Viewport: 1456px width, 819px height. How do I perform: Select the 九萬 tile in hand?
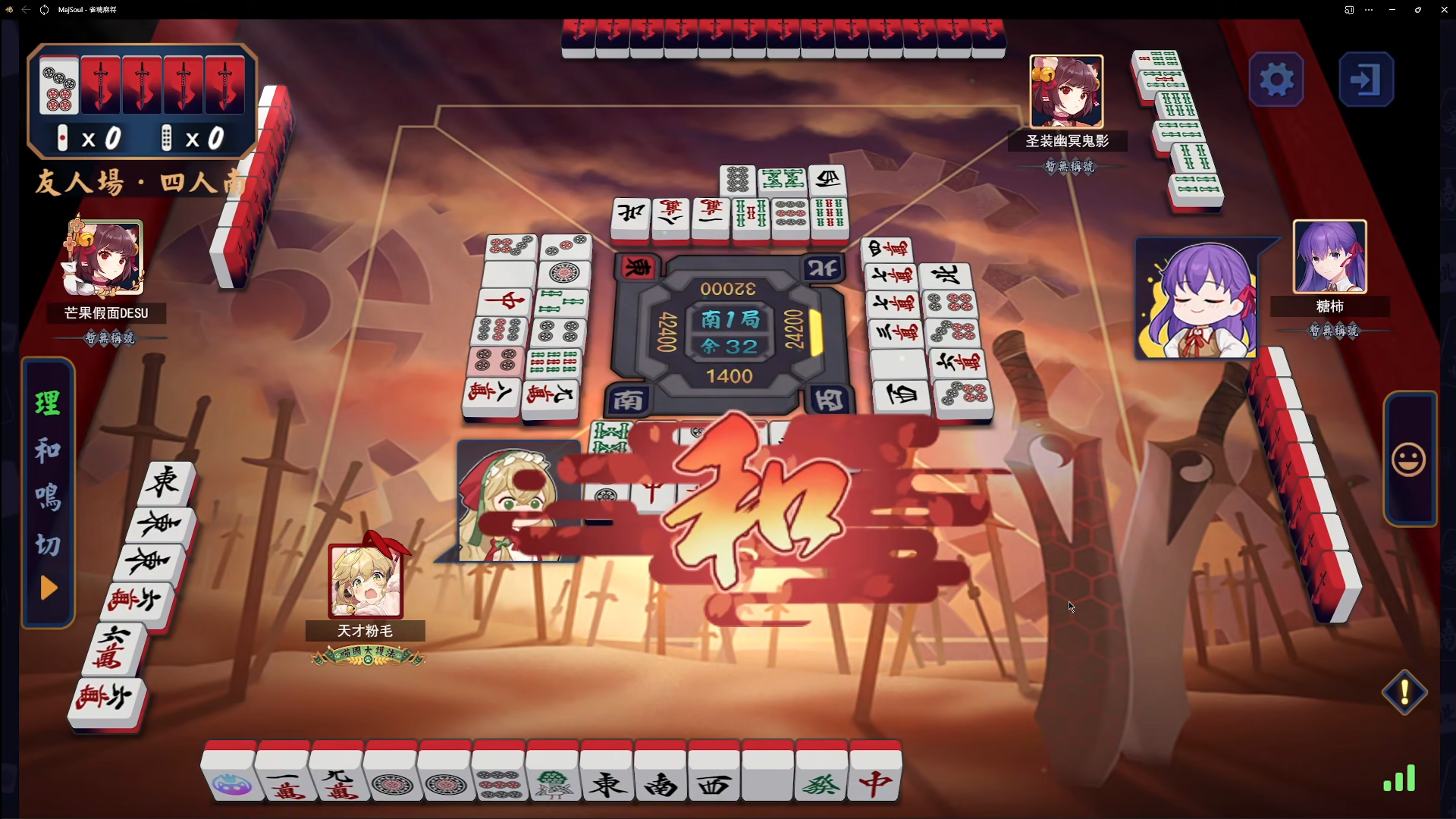337,777
